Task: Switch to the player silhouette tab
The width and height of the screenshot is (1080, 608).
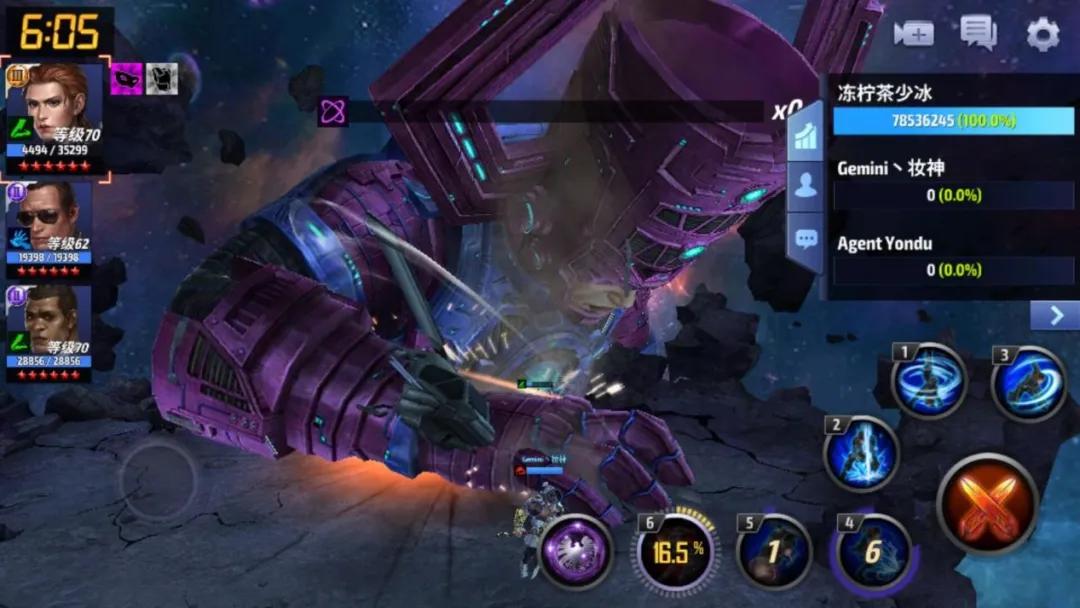Action: [x=806, y=186]
